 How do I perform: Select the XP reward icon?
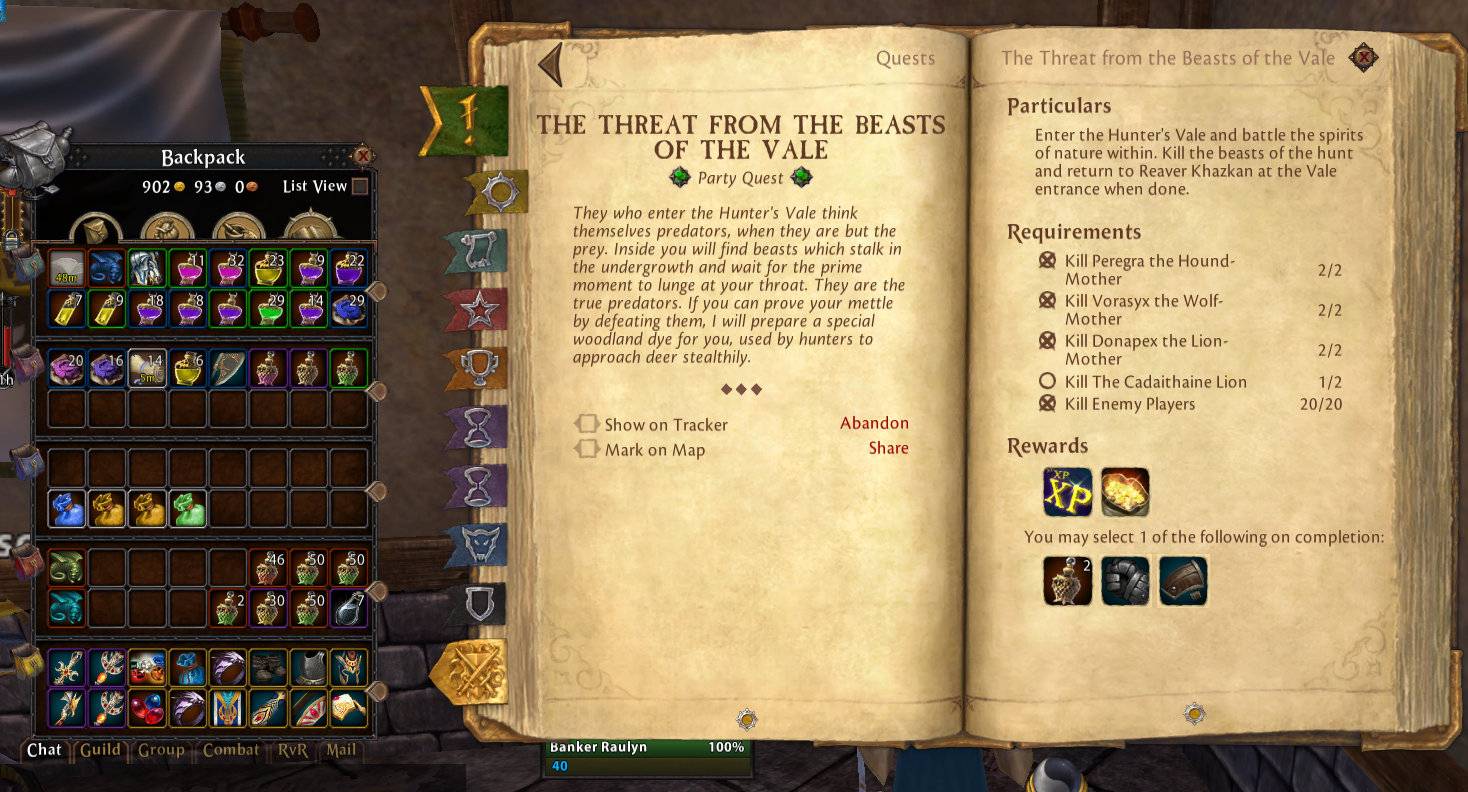point(1067,492)
